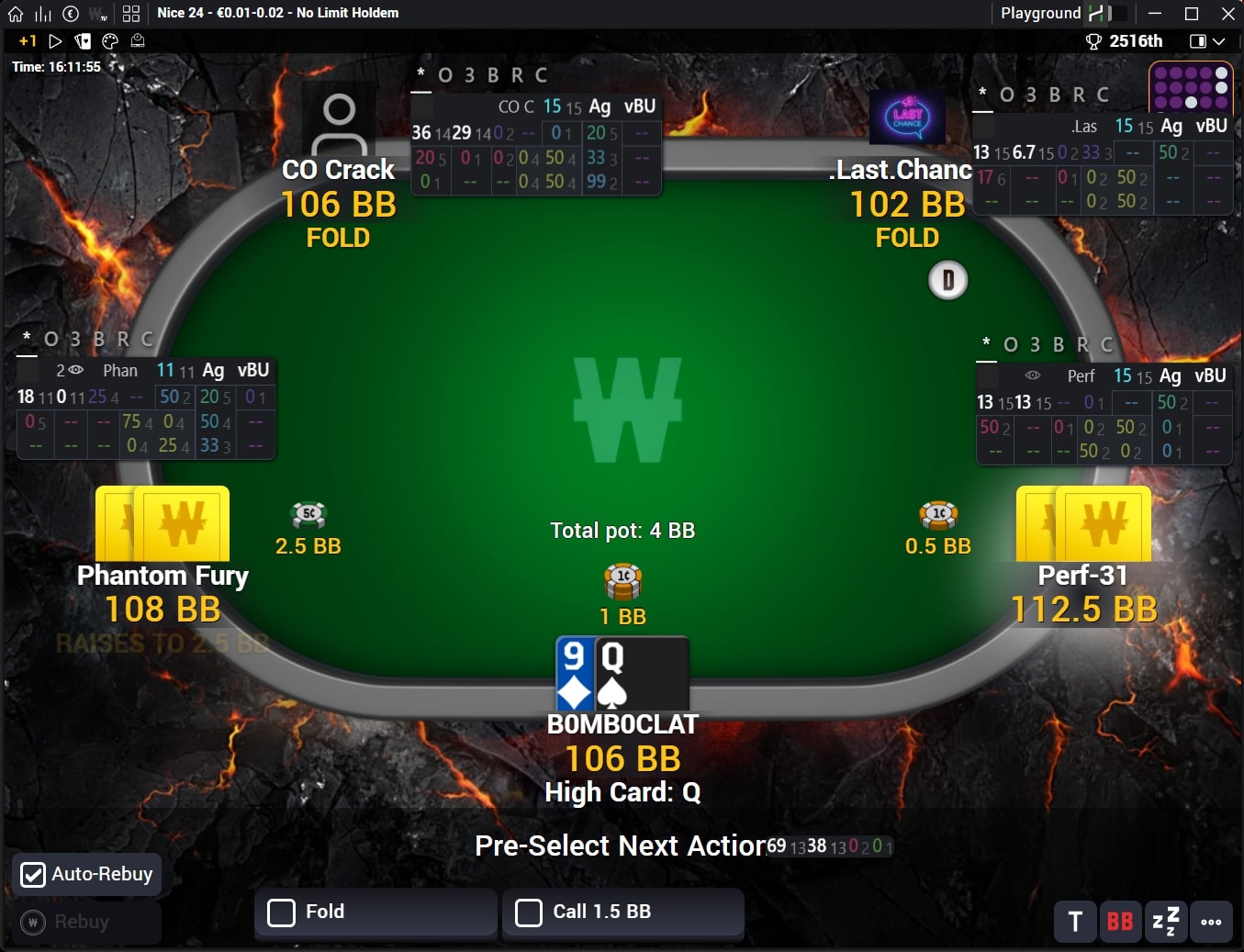Viewport: 1244px width, 952px height.
Task: Enable the Auto-Rebuy checkbox
Action: (33, 875)
